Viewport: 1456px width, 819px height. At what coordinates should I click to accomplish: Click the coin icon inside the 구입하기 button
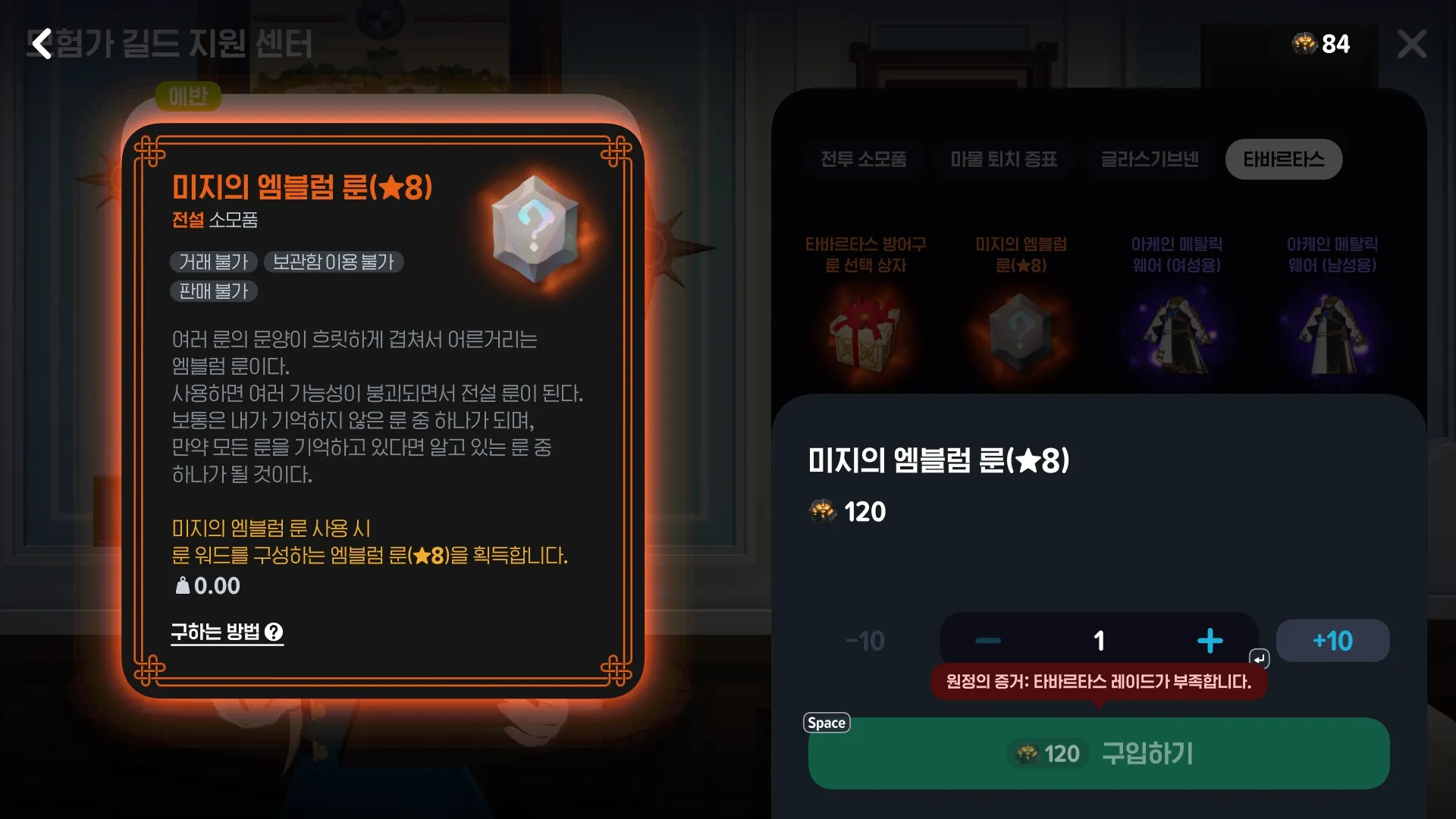pos(1028,754)
